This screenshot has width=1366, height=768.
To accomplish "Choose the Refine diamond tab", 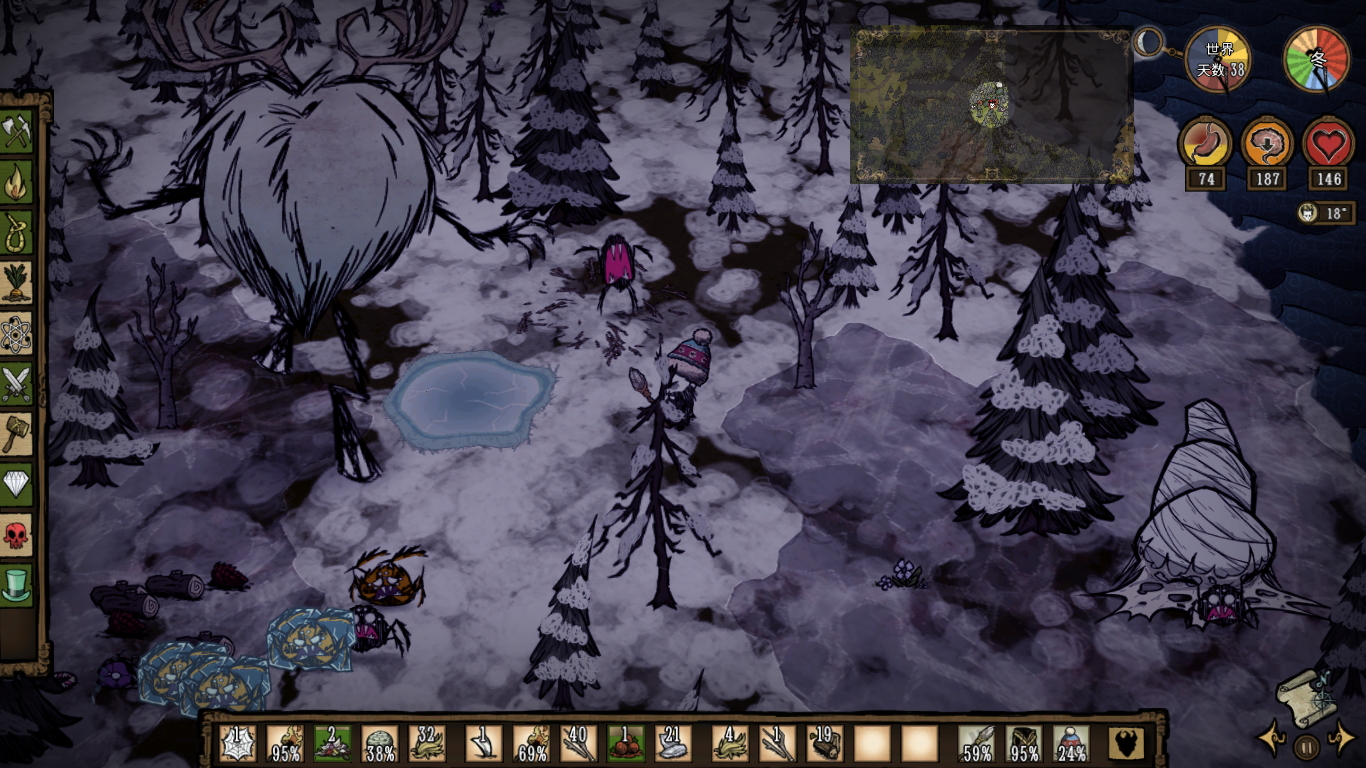I will click(17, 484).
